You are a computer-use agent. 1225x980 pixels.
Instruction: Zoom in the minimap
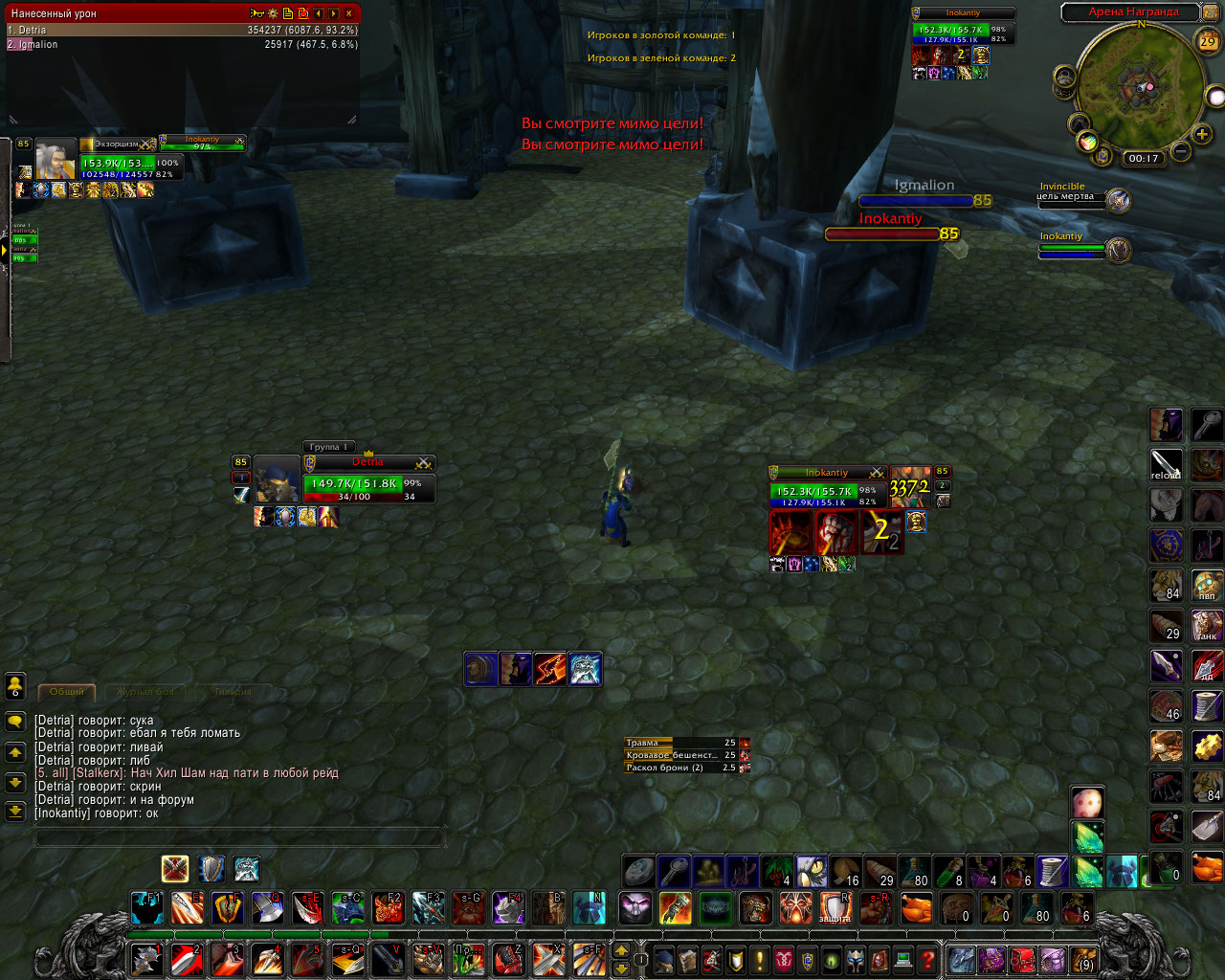click(1202, 135)
